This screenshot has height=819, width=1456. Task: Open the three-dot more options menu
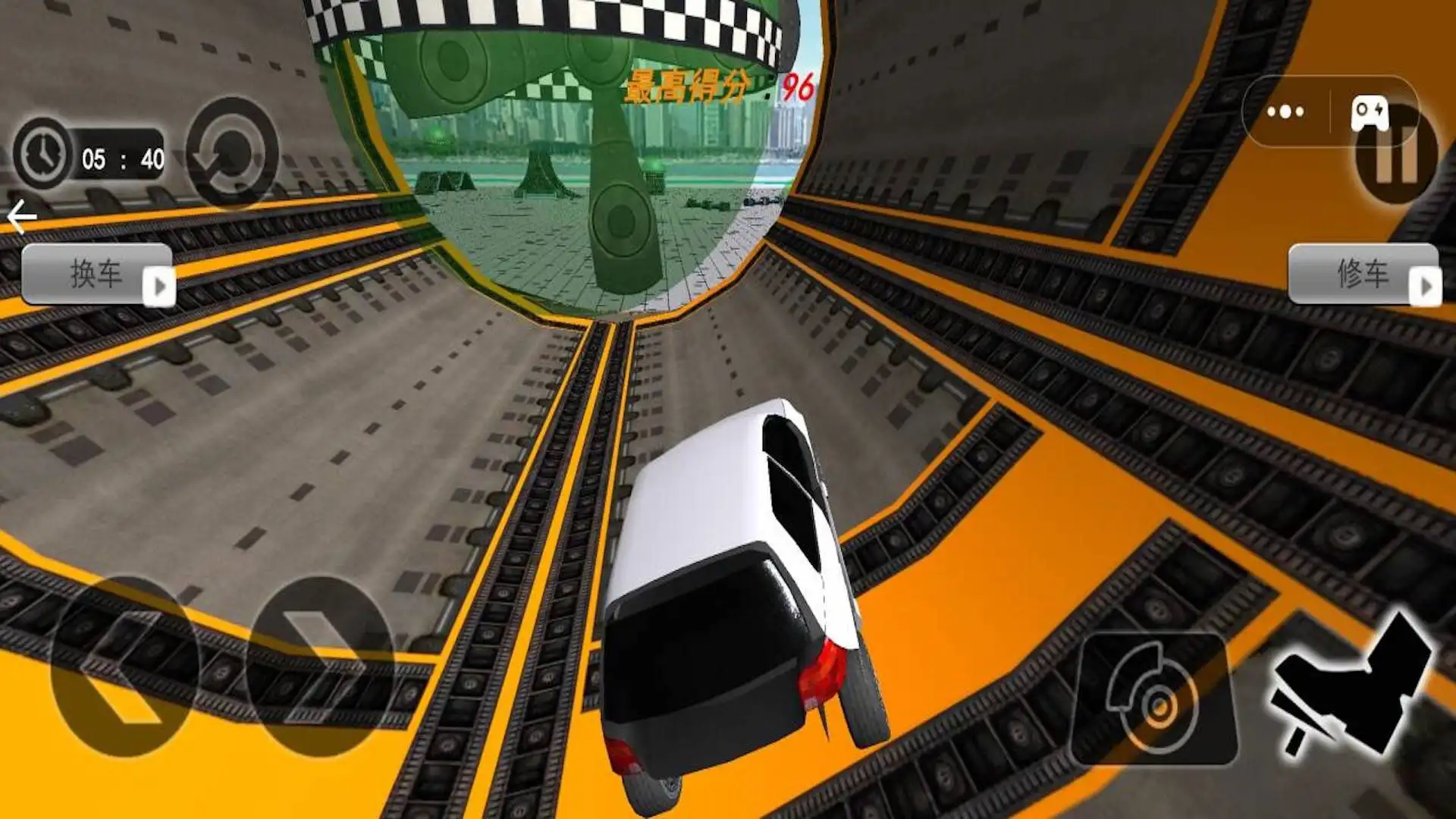tap(1285, 112)
